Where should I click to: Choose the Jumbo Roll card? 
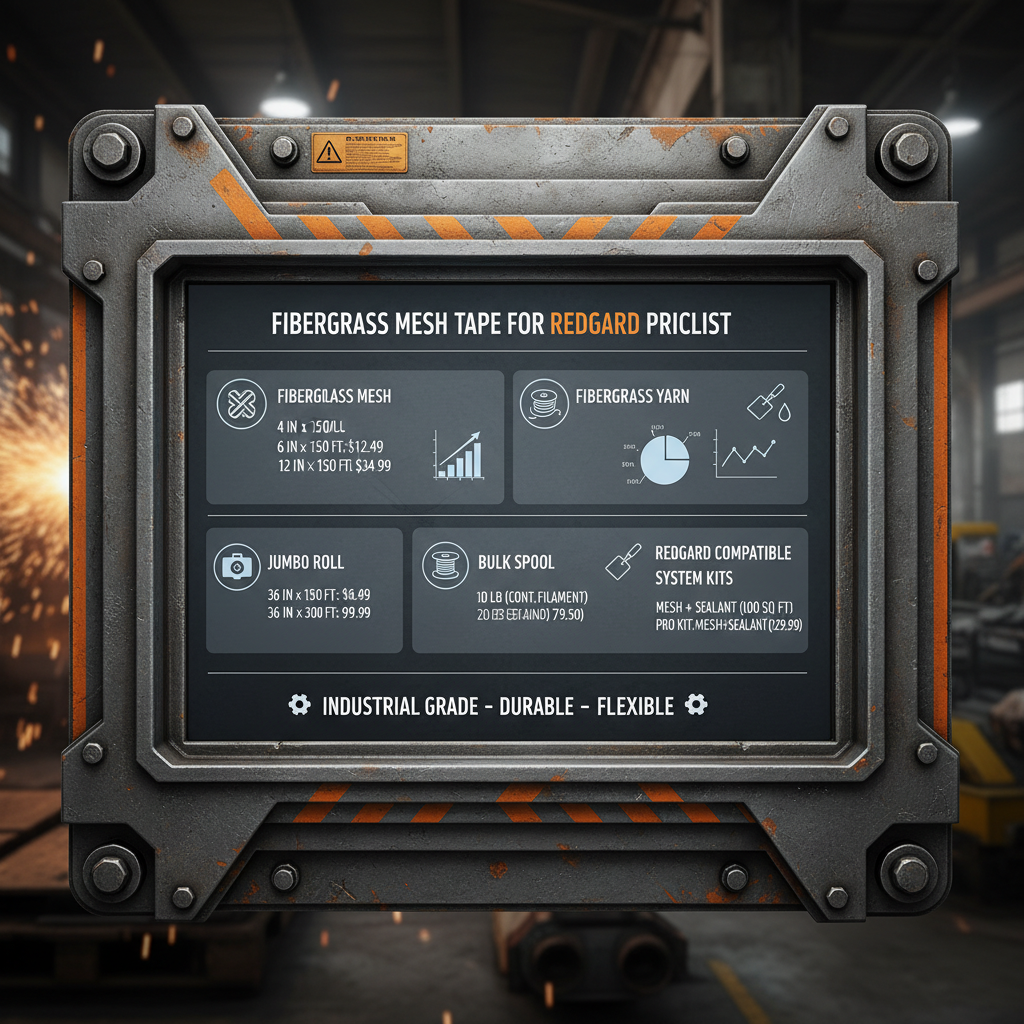[304, 590]
